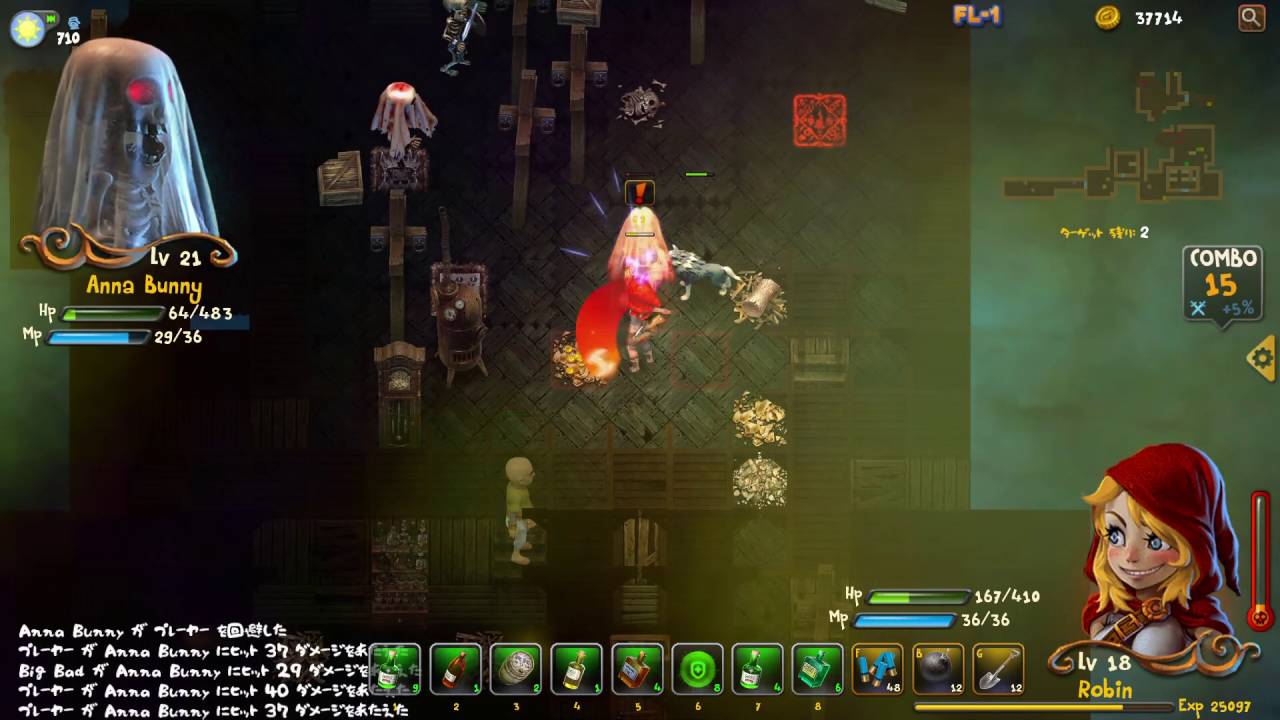This screenshot has height=720, width=1280.
Task: Open the magnifying glass search button
Action: click(1251, 17)
